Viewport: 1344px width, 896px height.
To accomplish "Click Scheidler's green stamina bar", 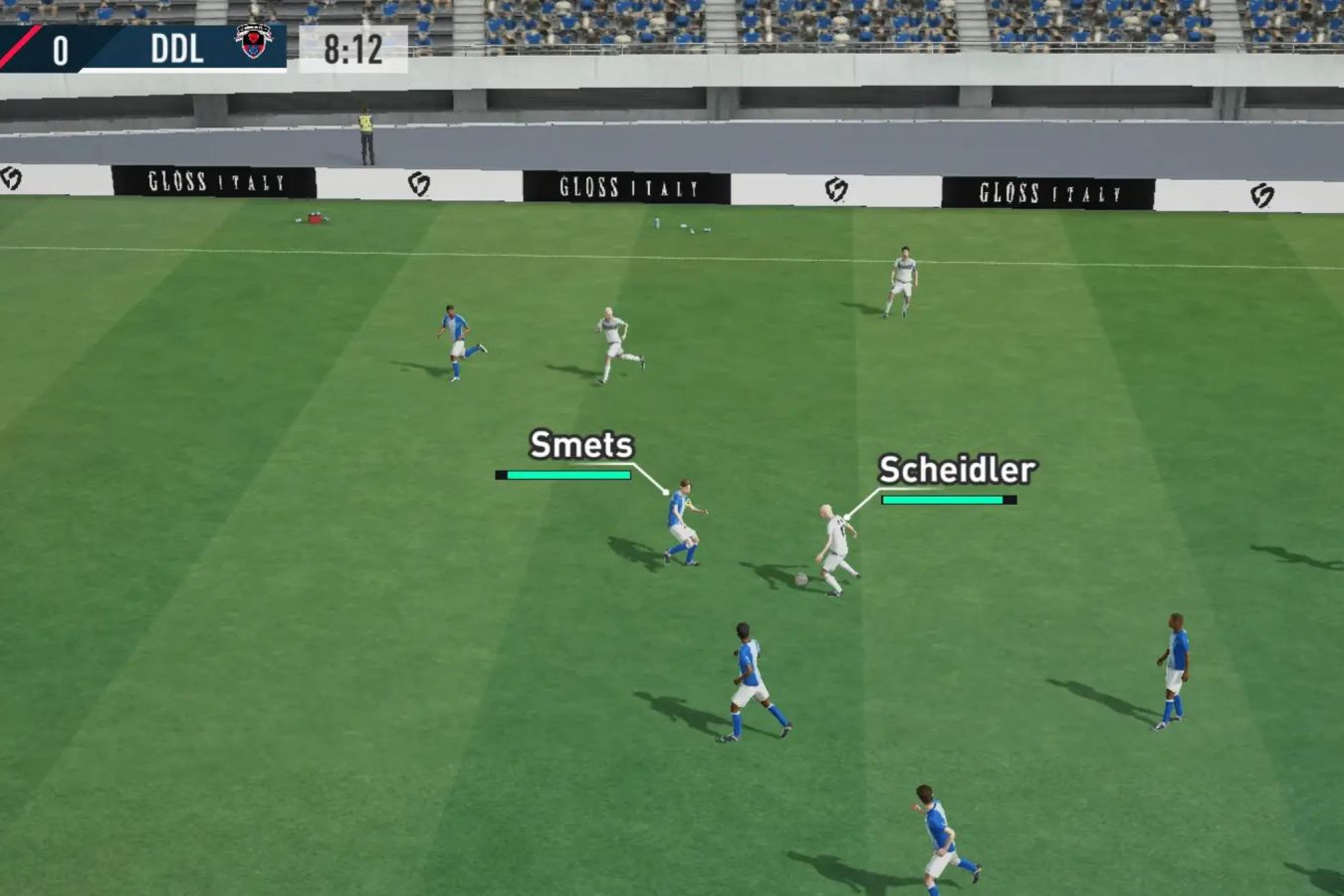I will (x=943, y=499).
